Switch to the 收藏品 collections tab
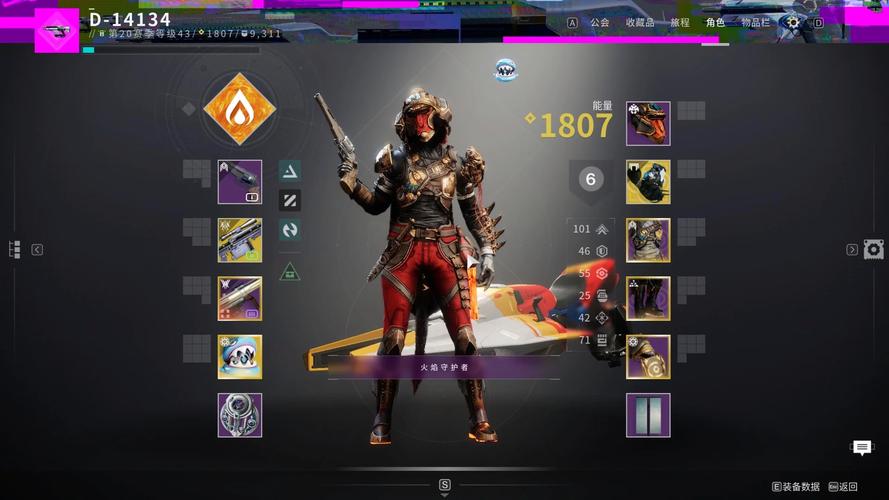 pyautogui.click(x=640, y=22)
